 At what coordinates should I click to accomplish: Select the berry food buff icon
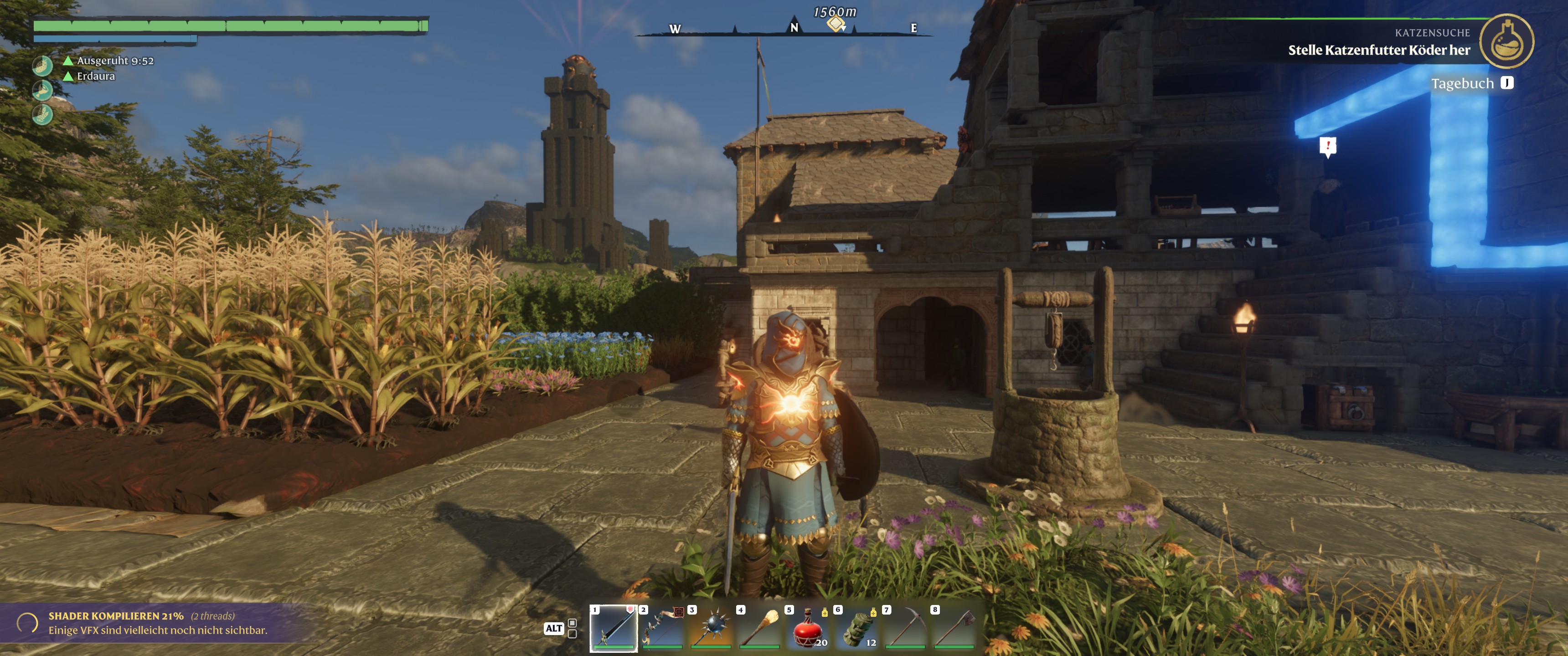pyautogui.click(x=42, y=66)
